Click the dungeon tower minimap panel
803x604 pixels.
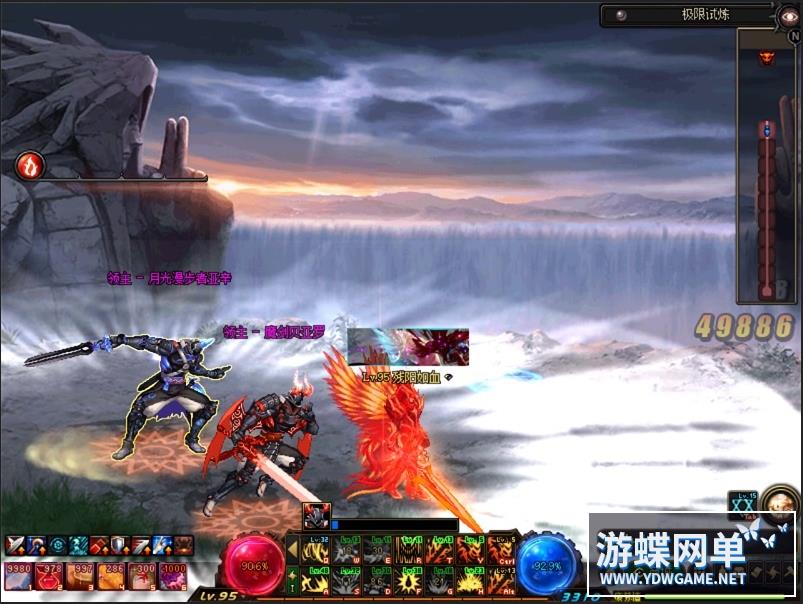click(767, 165)
